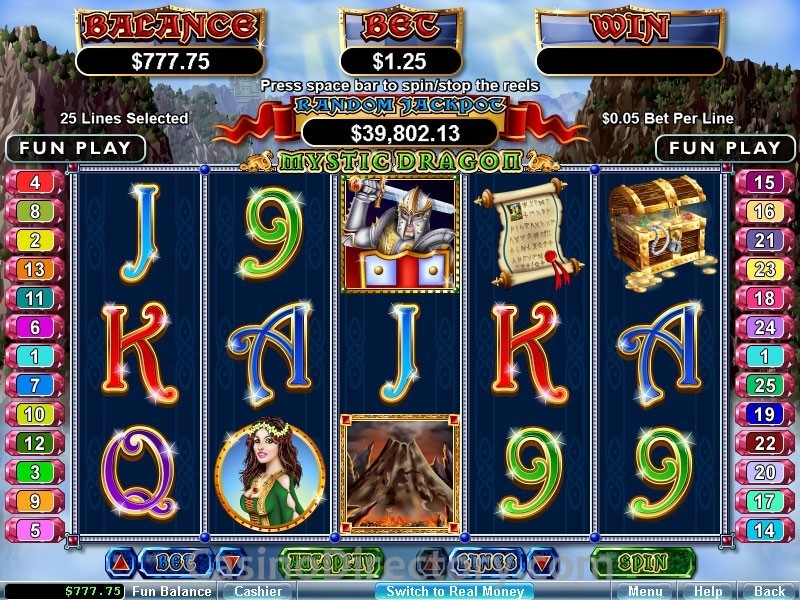Screen dimensions: 800x600
Task: Select payline 4 marker
Action: pyautogui.click(x=35, y=183)
